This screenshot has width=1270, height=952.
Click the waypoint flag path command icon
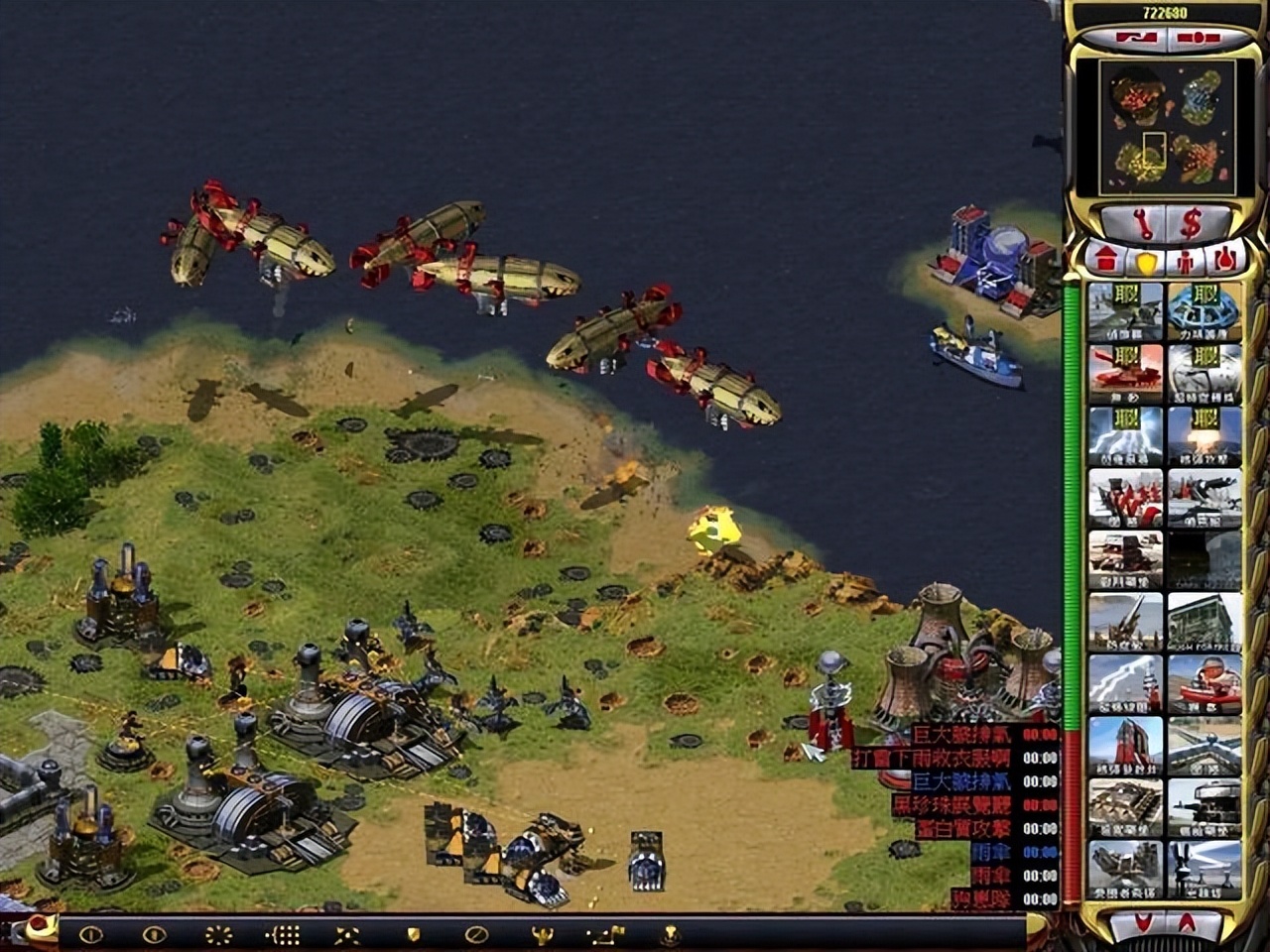tap(604, 934)
